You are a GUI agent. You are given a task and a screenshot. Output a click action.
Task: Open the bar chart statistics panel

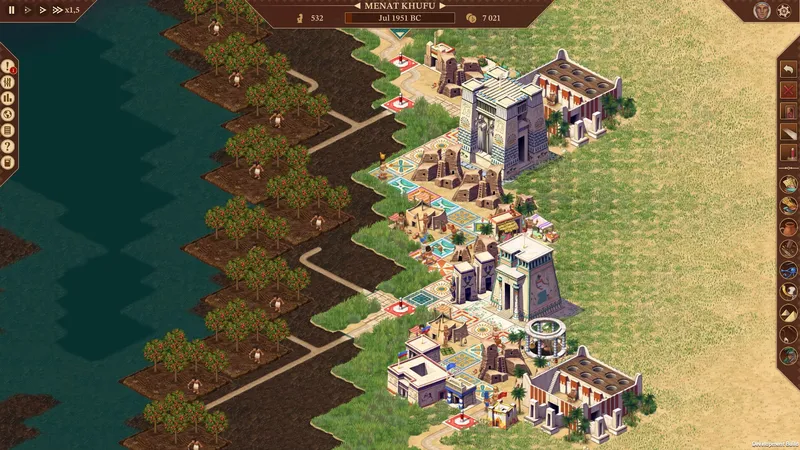(x=8, y=97)
